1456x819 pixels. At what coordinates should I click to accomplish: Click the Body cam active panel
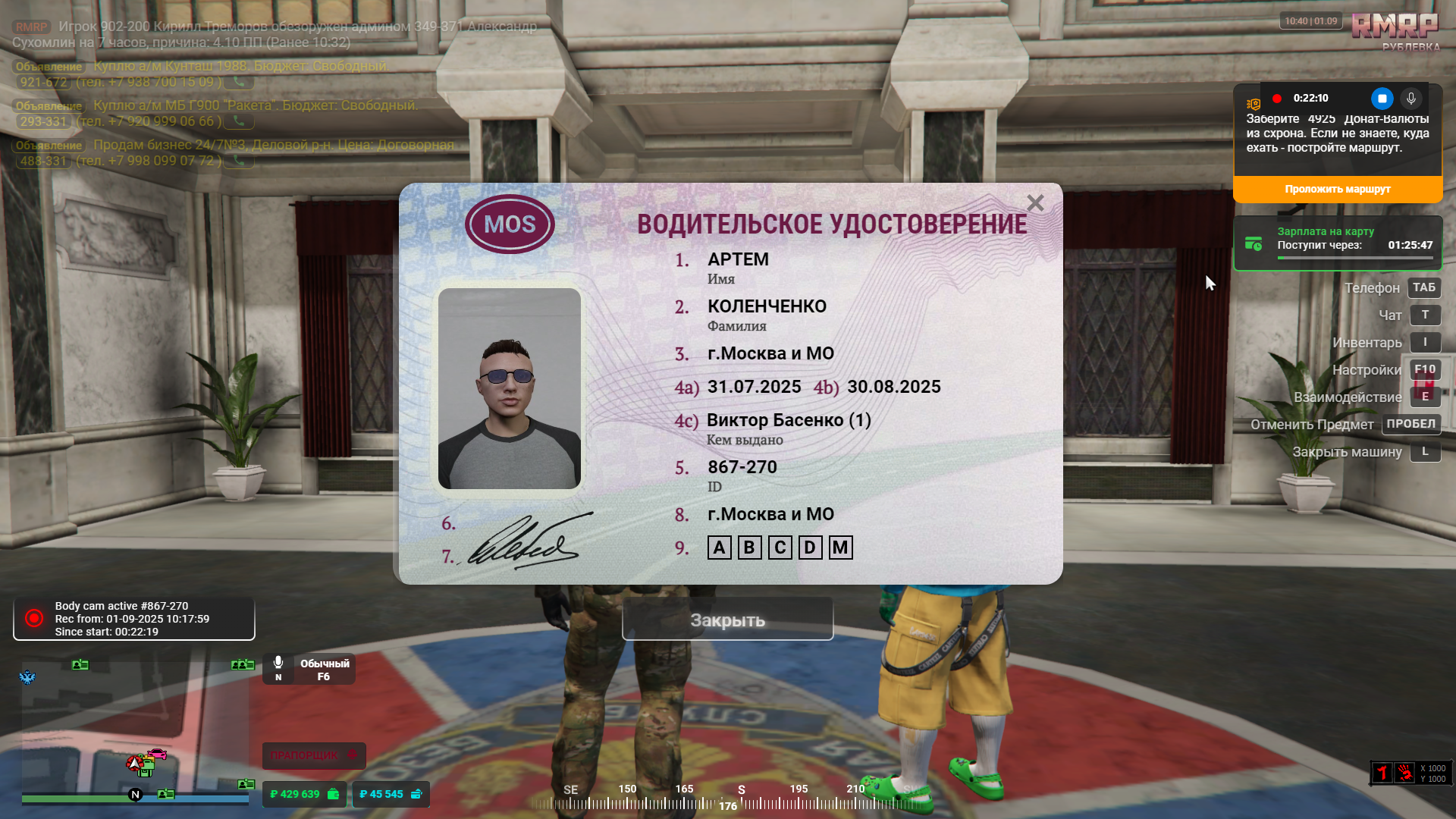coord(134,619)
